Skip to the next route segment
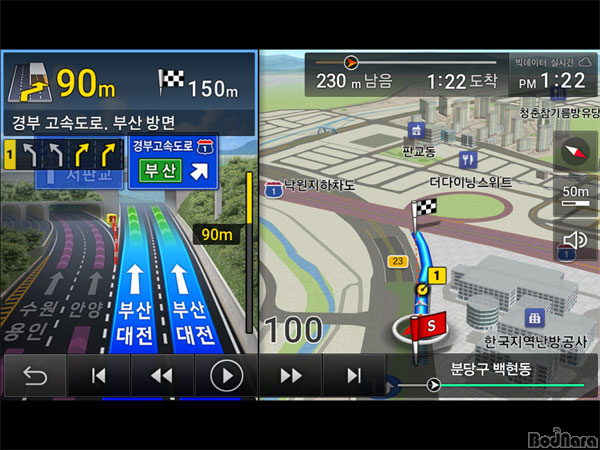 353,376
